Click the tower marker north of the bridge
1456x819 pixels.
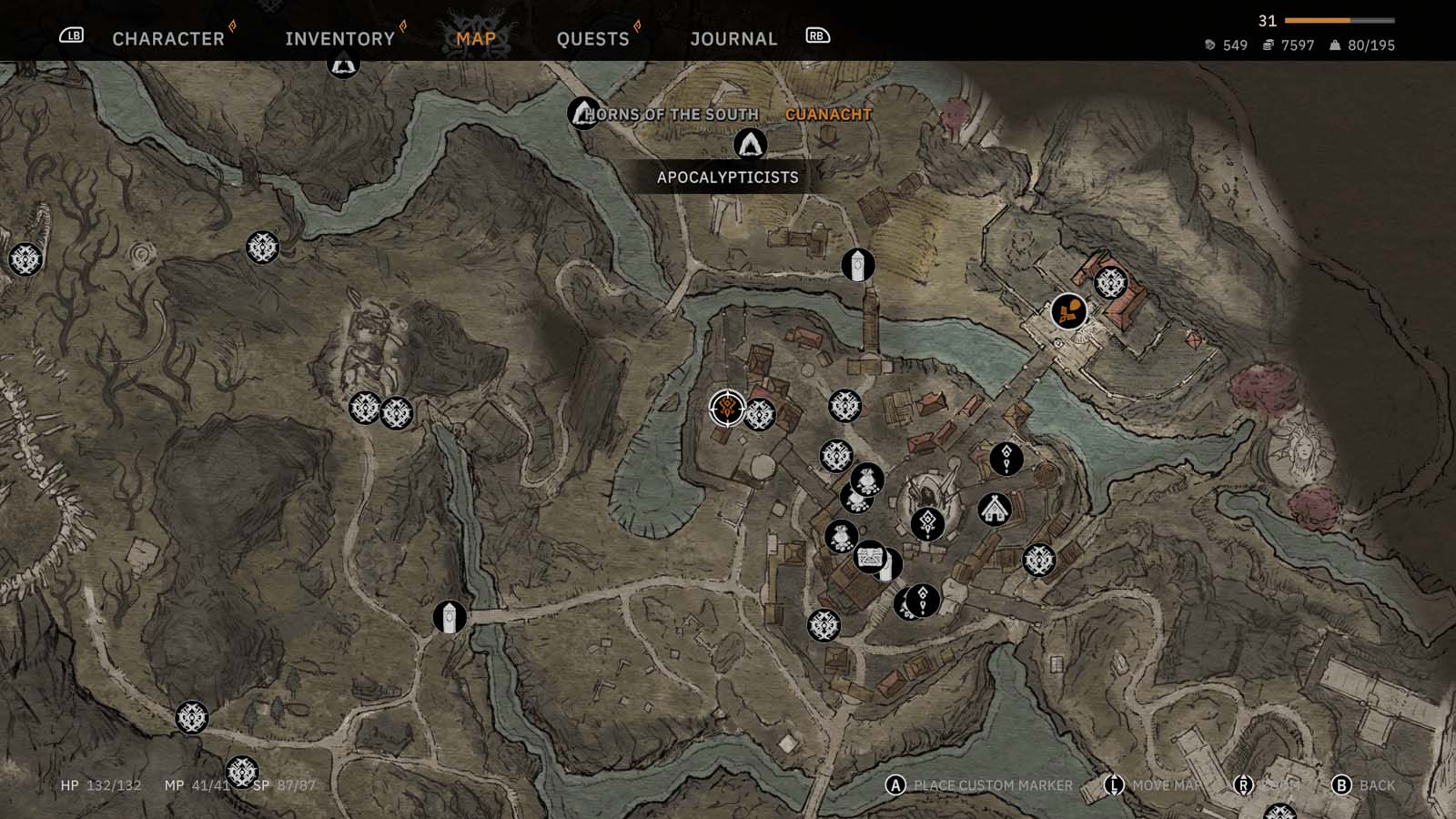click(x=857, y=265)
